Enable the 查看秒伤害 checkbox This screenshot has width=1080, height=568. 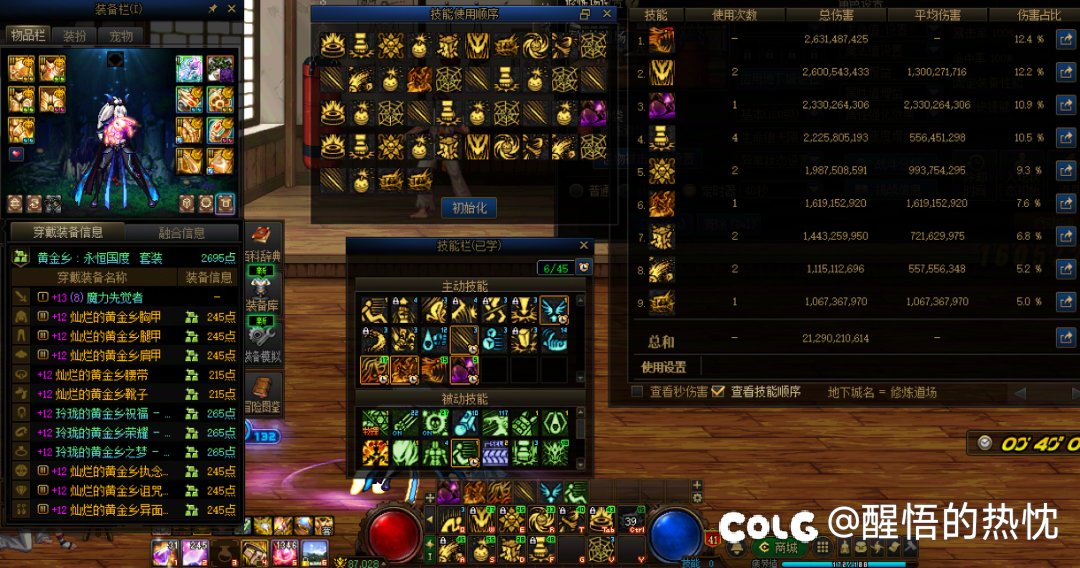[x=637, y=392]
